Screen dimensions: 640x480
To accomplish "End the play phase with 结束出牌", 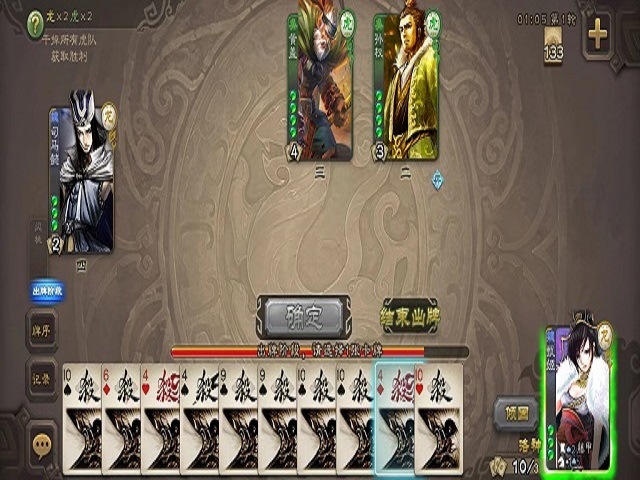I will [410, 316].
